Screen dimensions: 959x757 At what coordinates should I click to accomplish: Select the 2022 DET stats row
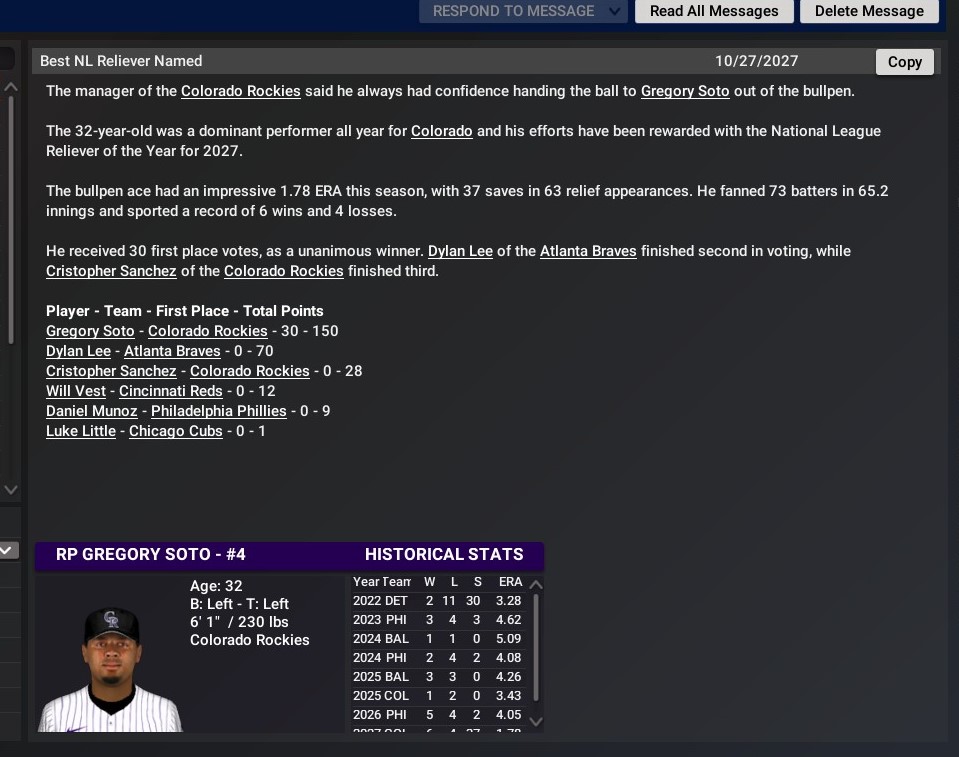tap(437, 601)
